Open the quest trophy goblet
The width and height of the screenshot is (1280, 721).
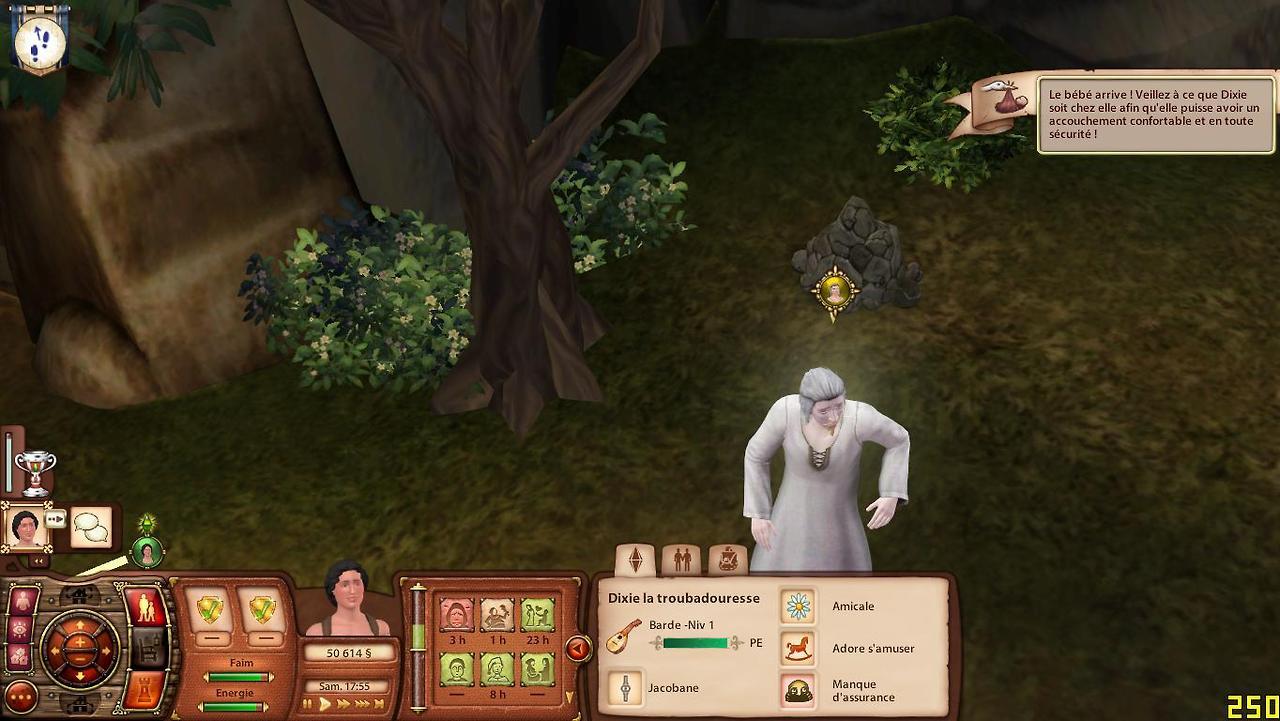pos(35,471)
